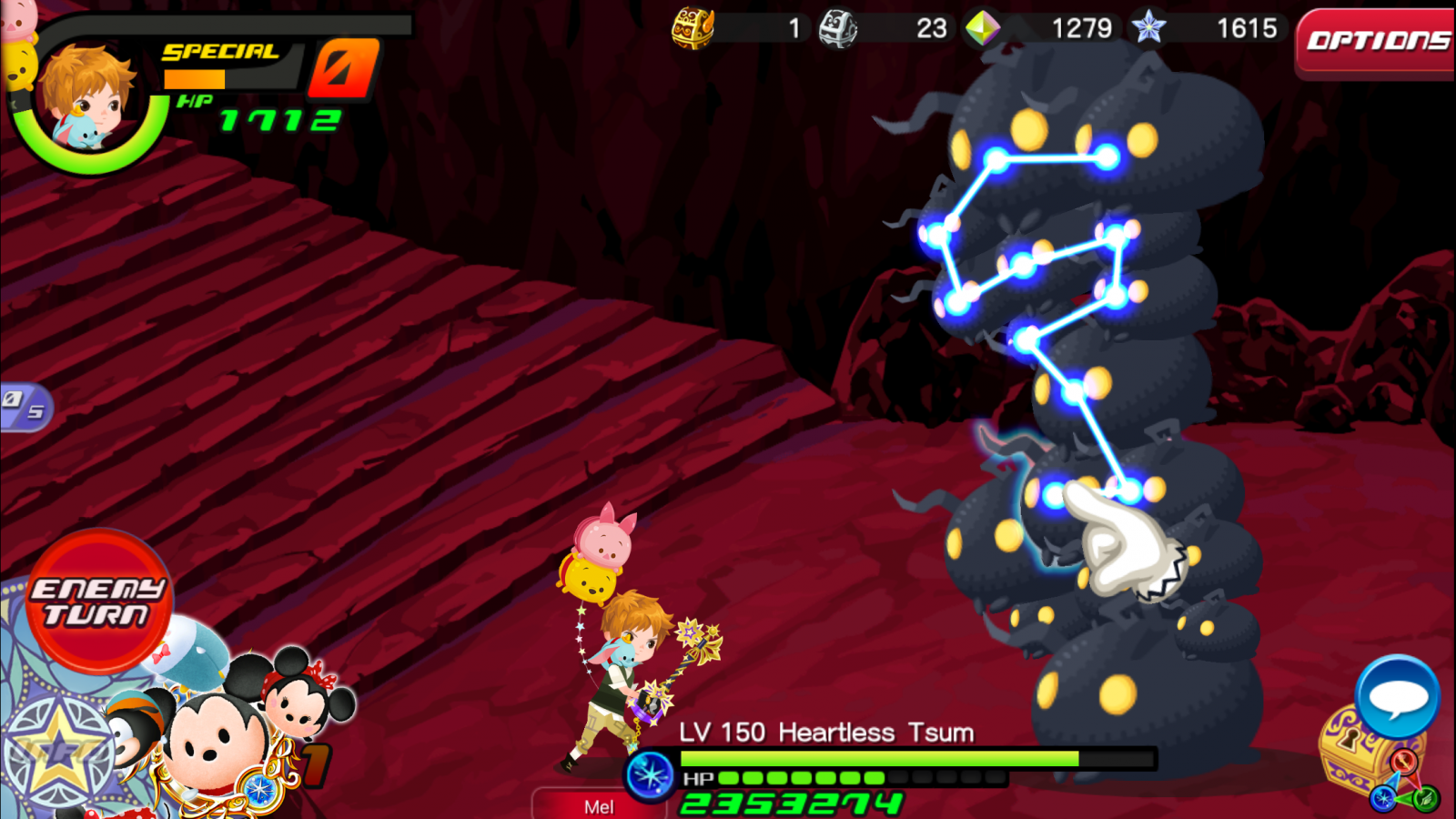Image resolution: width=1456 pixels, height=819 pixels.
Task: Open the chat speech bubble
Action: 1397,696
